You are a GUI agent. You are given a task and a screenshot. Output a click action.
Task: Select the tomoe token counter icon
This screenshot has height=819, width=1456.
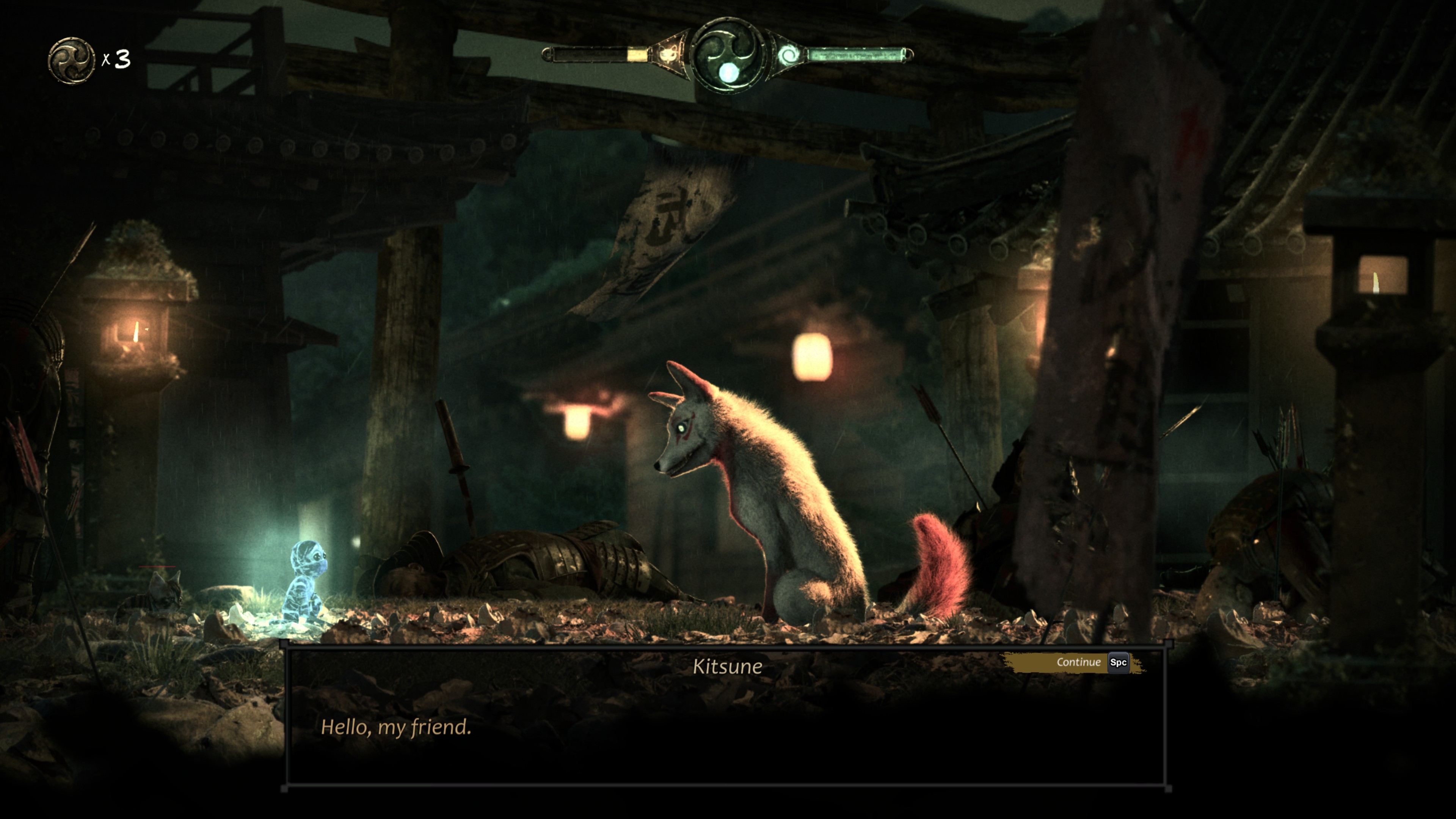71,60
